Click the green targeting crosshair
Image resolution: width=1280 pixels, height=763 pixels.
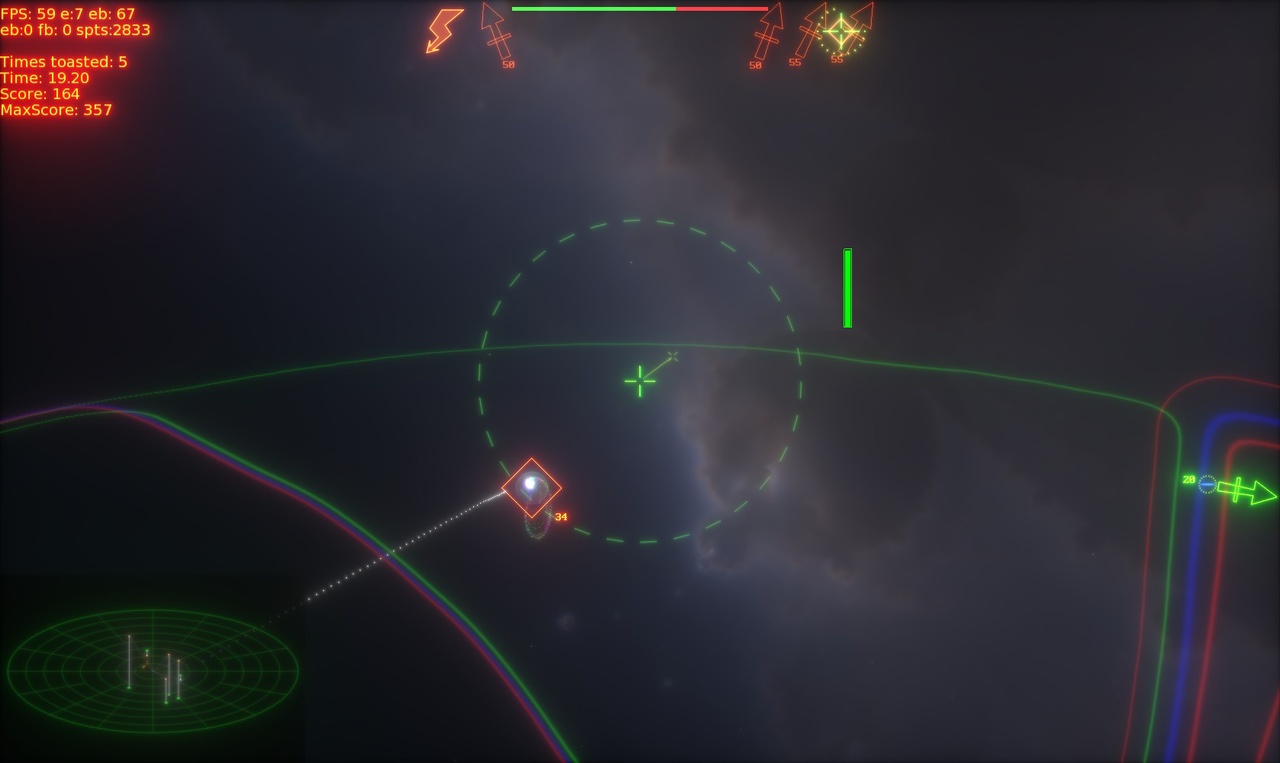pos(638,380)
